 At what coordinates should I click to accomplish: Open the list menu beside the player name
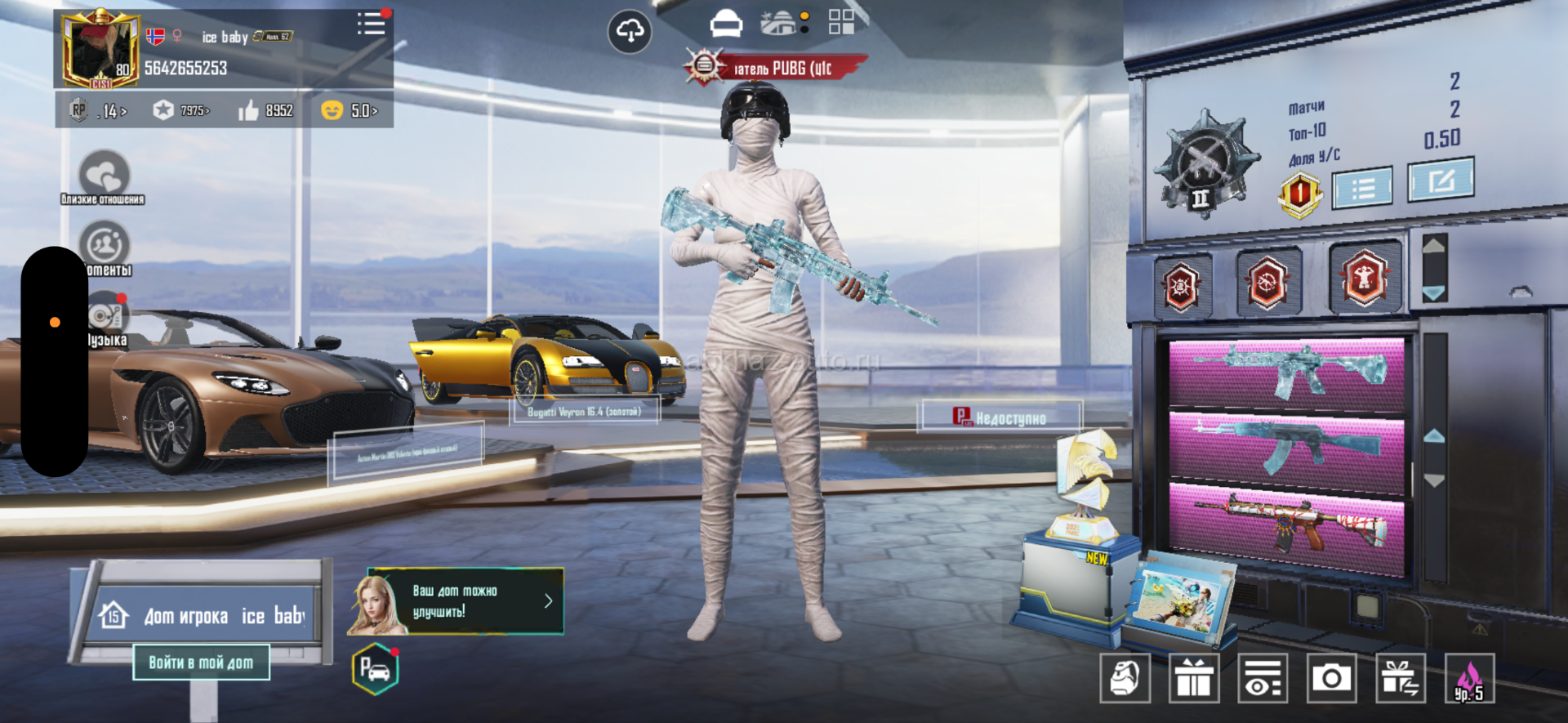372,24
